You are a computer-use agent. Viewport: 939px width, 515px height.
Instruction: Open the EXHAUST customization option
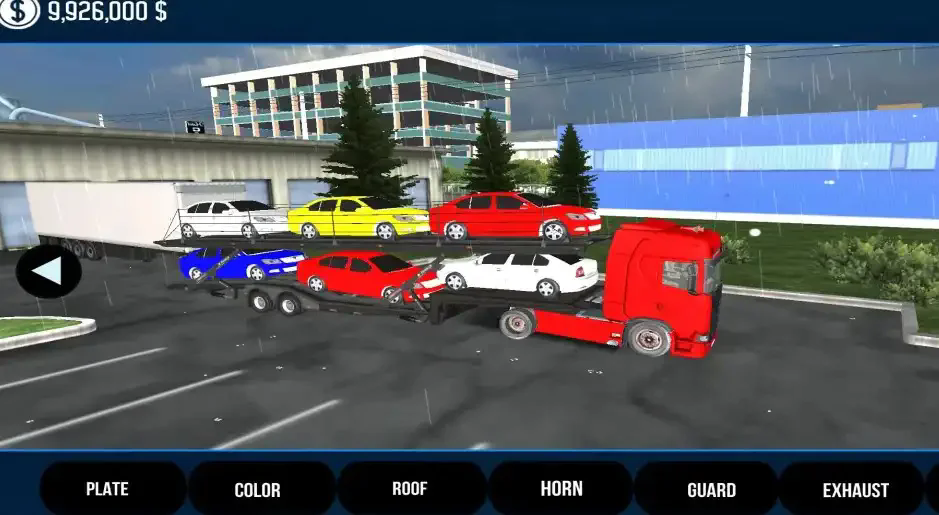pyautogui.click(x=854, y=490)
